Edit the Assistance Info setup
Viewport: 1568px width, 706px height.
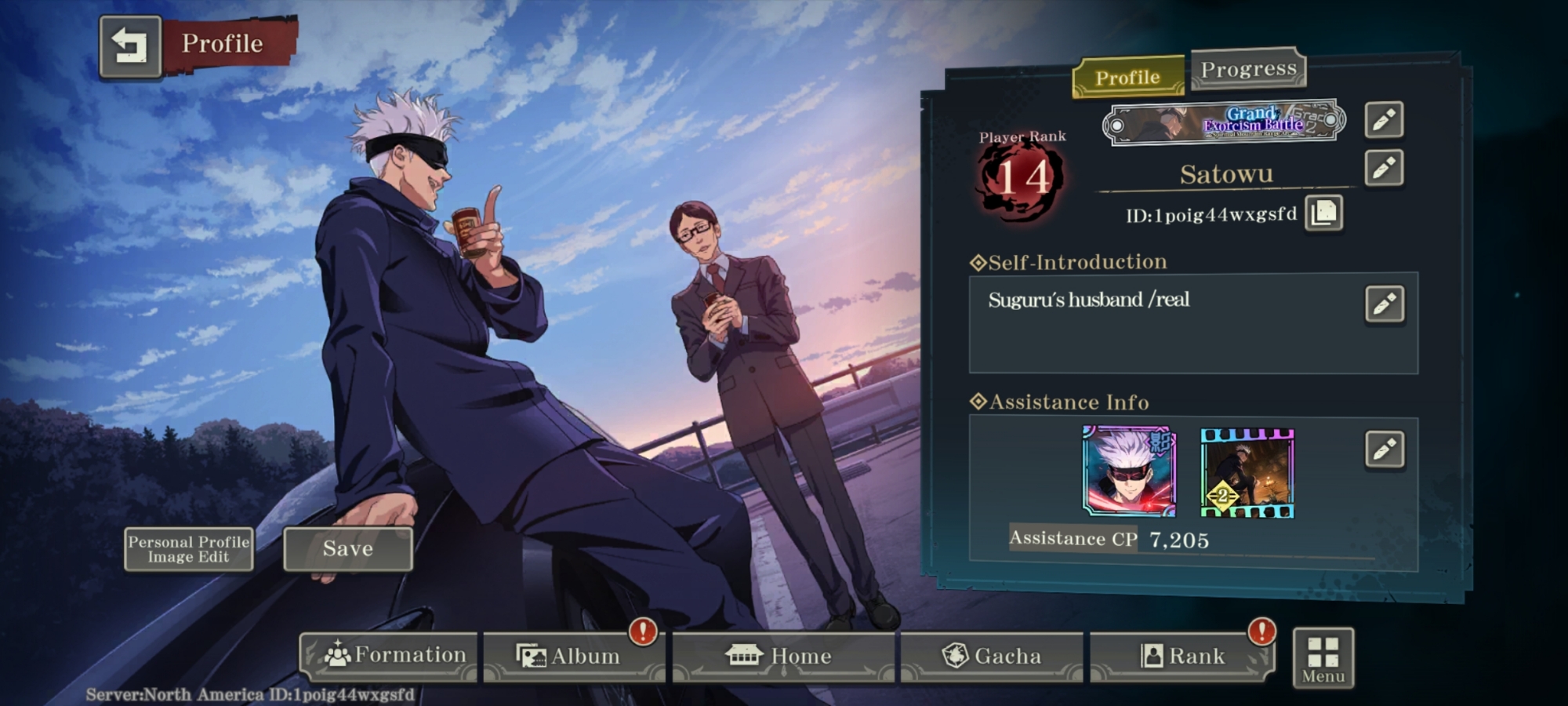[1384, 449]
